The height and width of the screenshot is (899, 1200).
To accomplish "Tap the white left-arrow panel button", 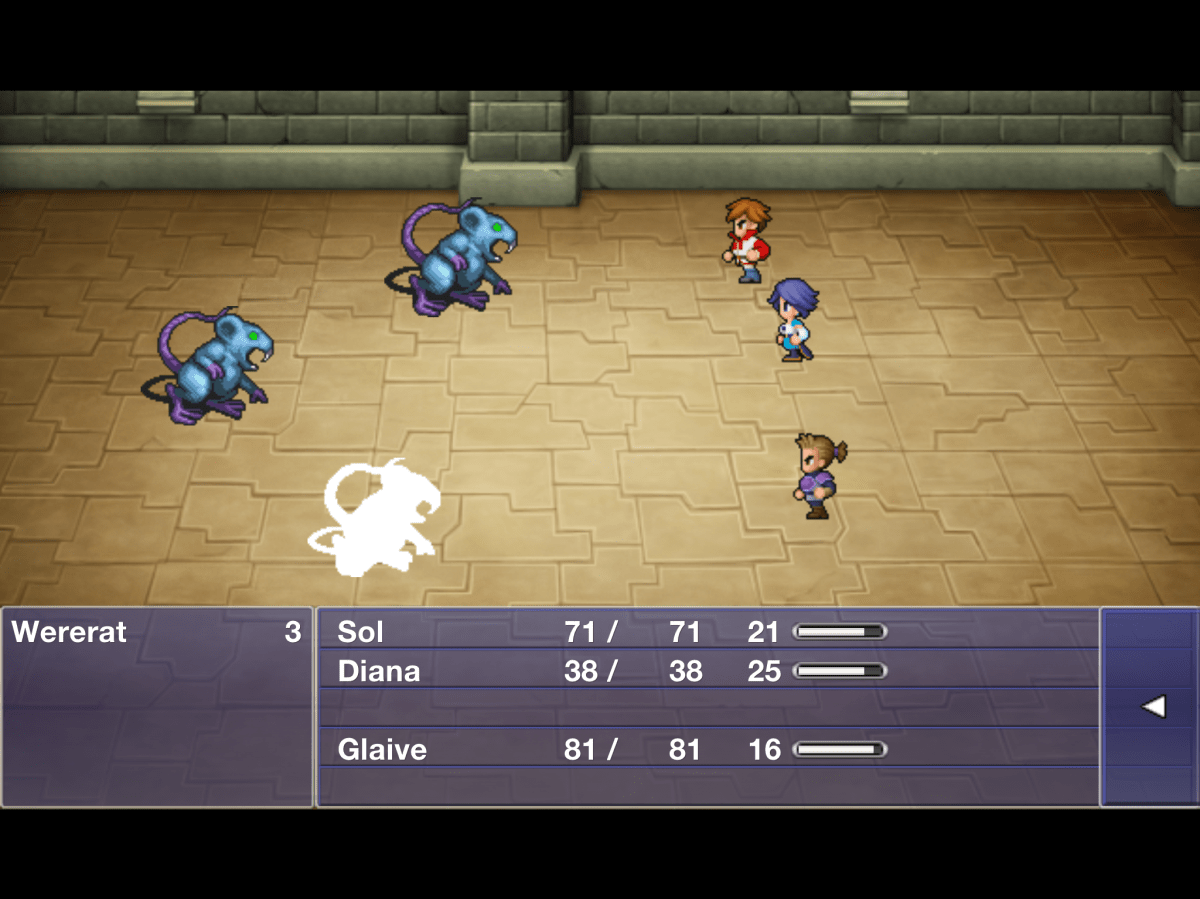I will point(1152,707).
